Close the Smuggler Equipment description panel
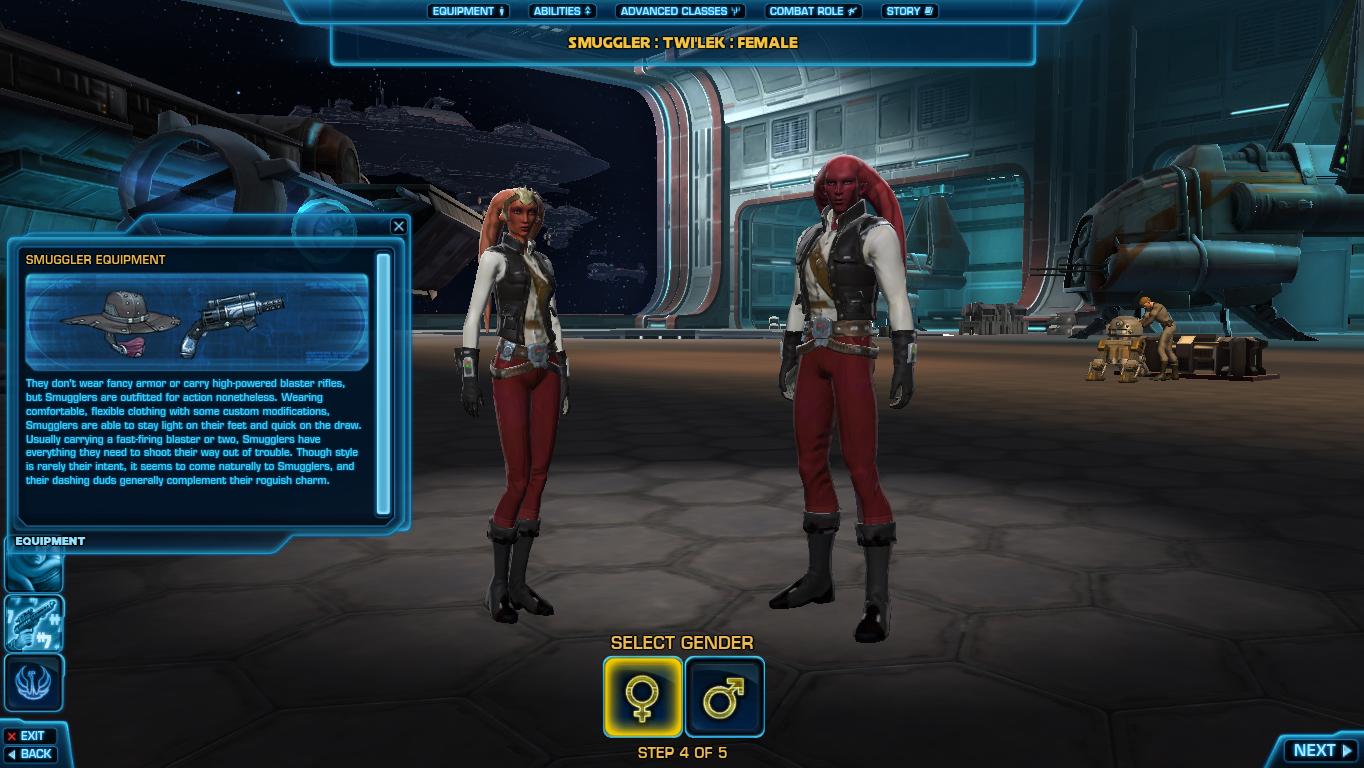Screen dimensions: 1364x768 point(399,225)
